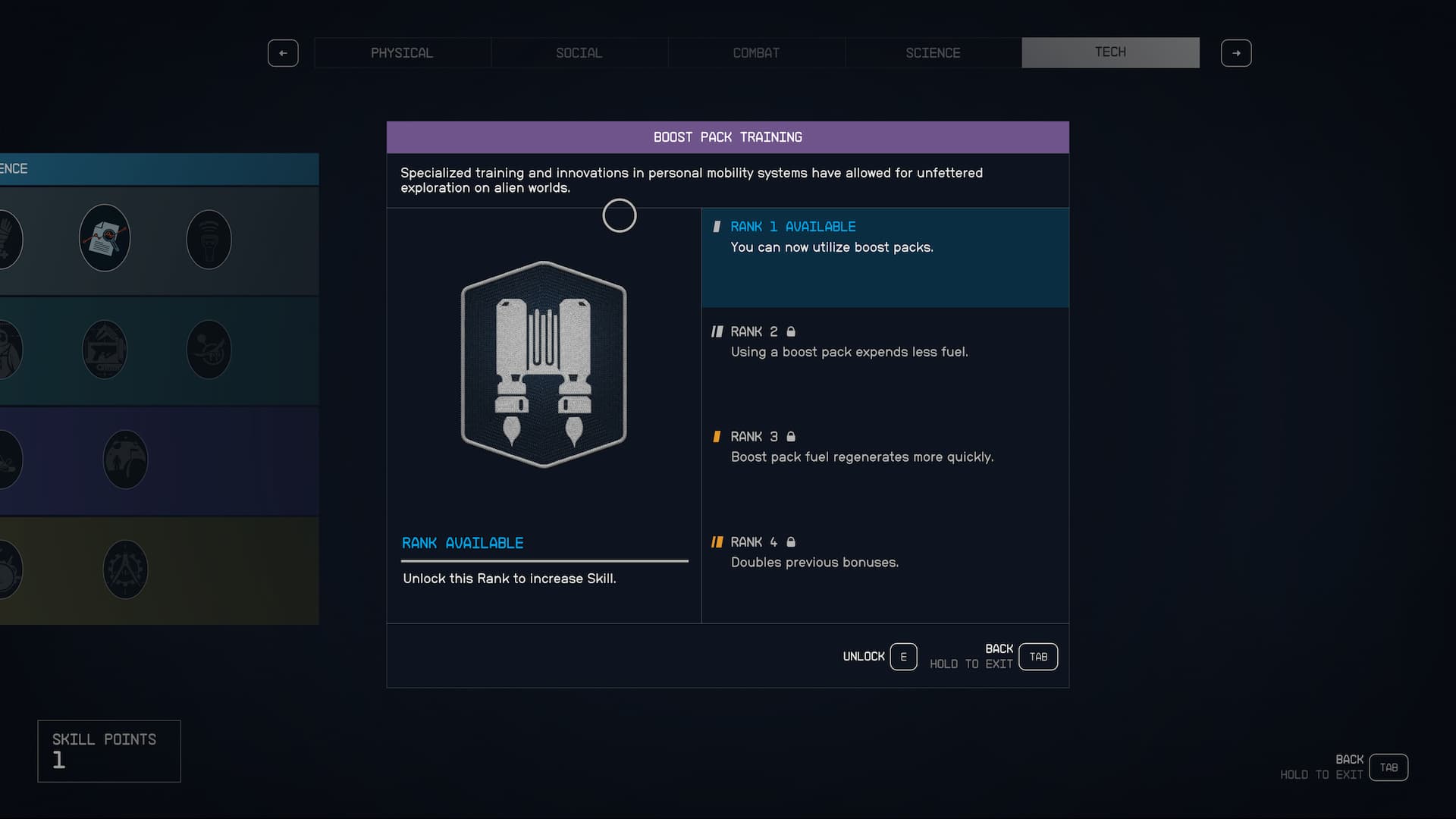1456x819 pixels.
Task: Select the astronaut explorer skill icon
Action: point(124,459)
